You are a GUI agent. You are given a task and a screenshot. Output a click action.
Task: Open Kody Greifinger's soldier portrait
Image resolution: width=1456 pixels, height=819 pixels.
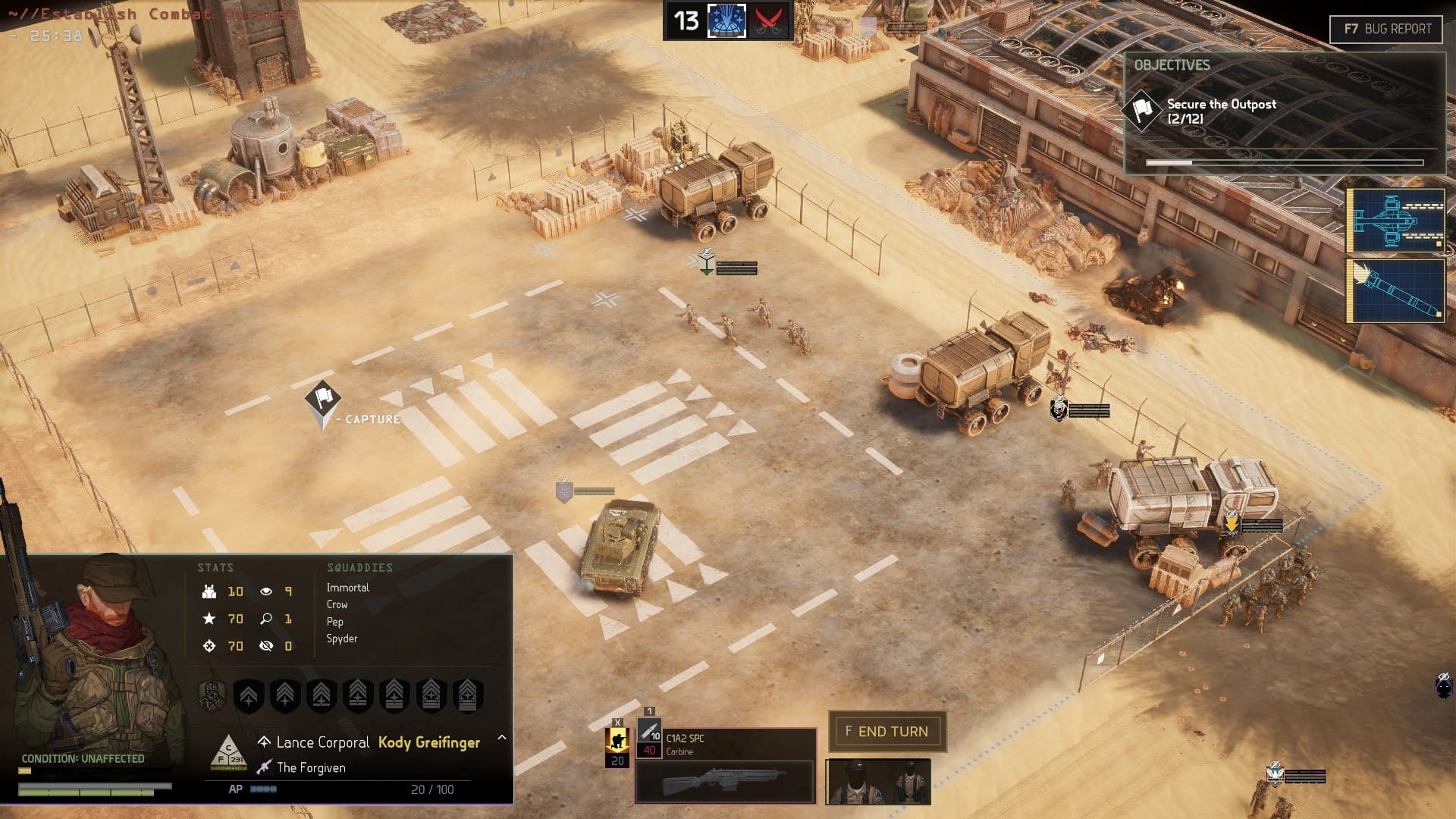click(x=95, y=660)
